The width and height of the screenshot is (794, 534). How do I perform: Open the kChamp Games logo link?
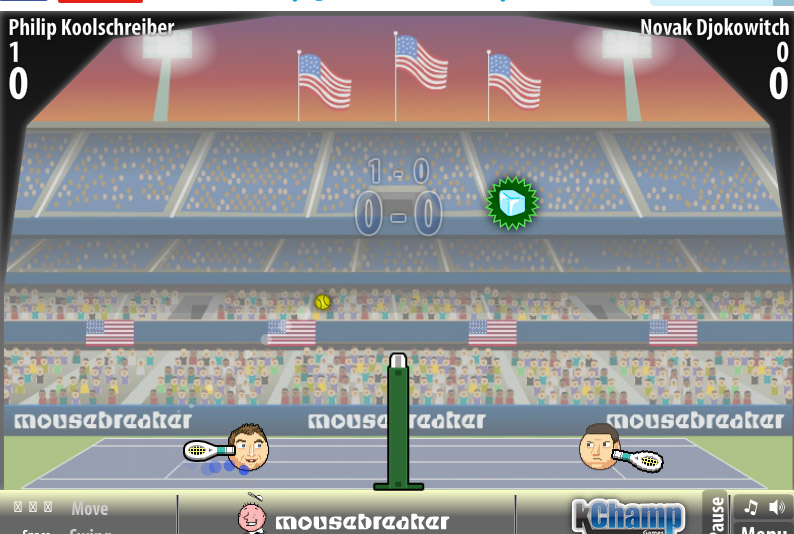point(628,516)
